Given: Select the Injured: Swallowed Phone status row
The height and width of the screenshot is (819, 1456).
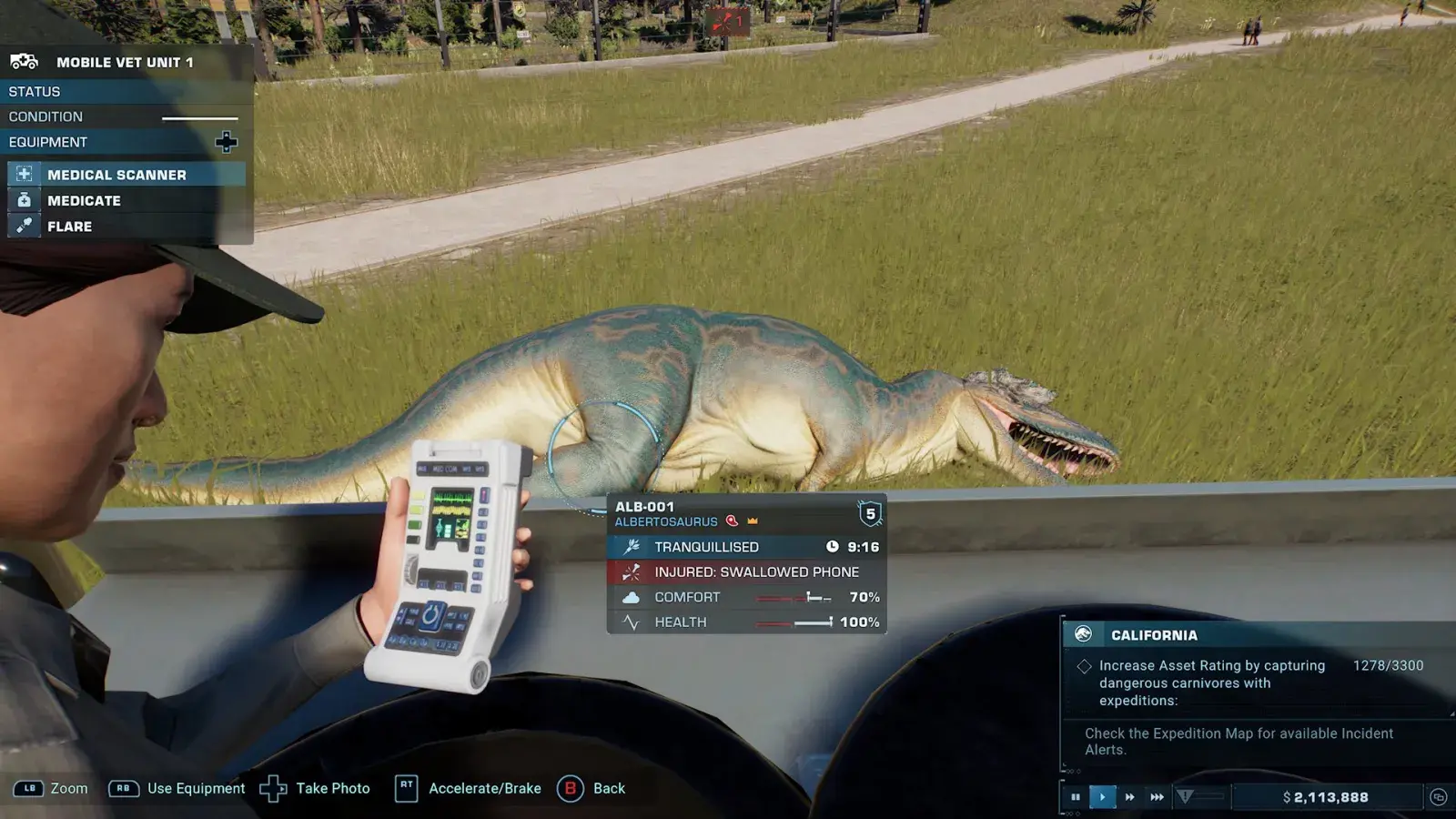Looking at the screenshot, I should coord(755,572).
